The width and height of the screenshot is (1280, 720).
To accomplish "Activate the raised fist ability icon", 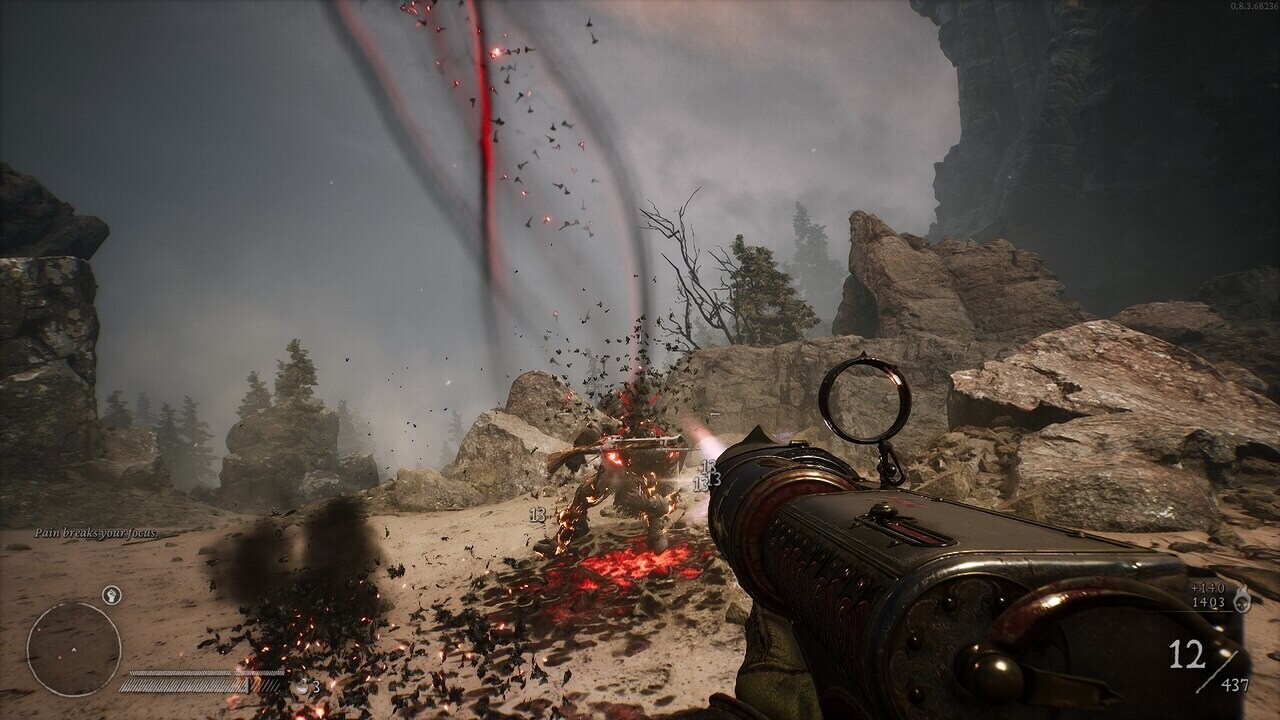I will click(112, 595).
